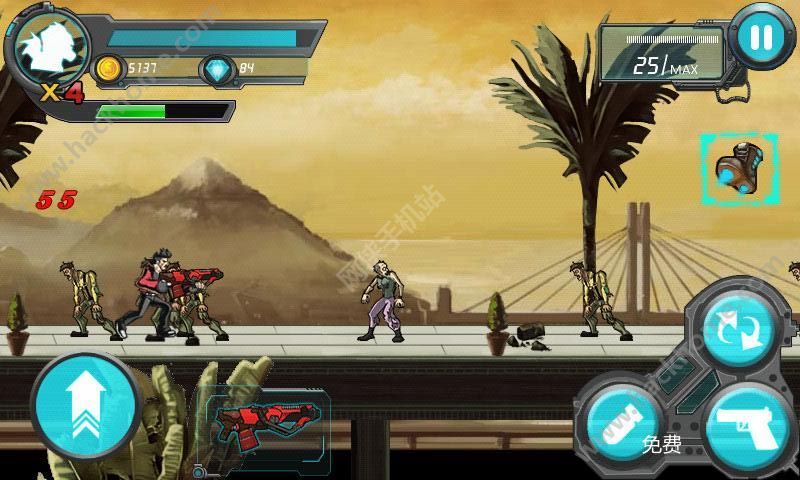Tap the gold coin currency icon
This screenshot has height=480, width=800.
[107, 68]
